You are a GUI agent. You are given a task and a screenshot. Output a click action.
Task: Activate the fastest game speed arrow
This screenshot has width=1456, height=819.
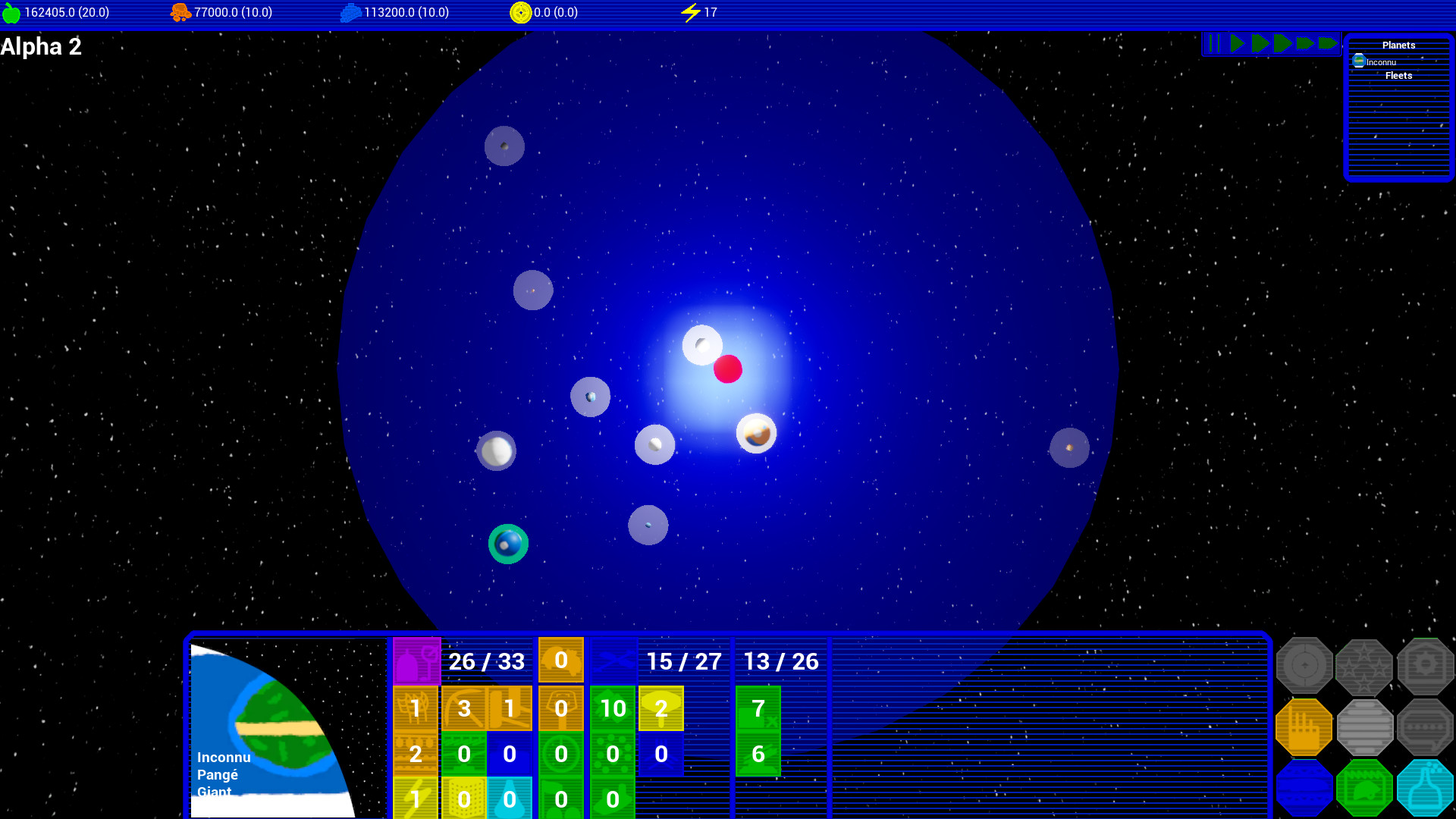(1329, 43)
